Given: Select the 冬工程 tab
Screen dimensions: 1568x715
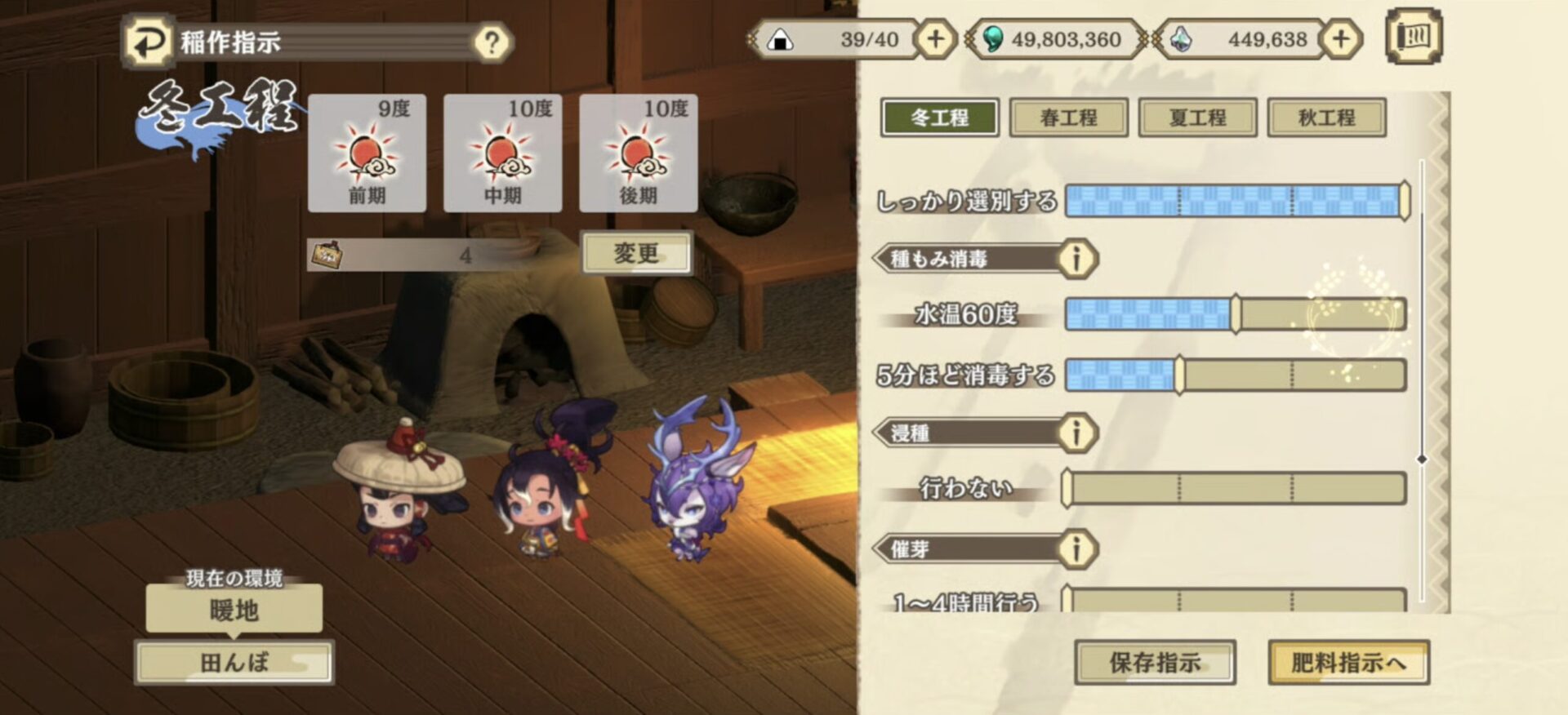Looking at the screenshot, I should (x=939, y=118).
